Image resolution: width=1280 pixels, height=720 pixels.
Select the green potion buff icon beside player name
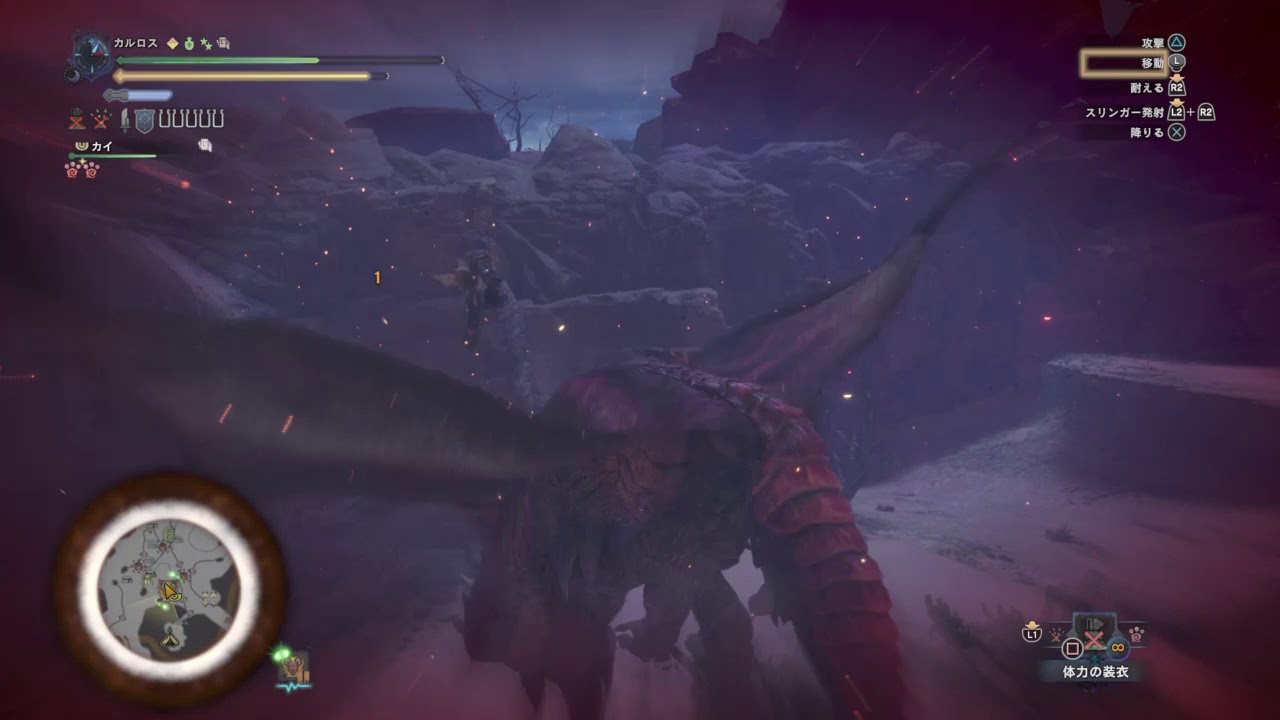[188, 43]
